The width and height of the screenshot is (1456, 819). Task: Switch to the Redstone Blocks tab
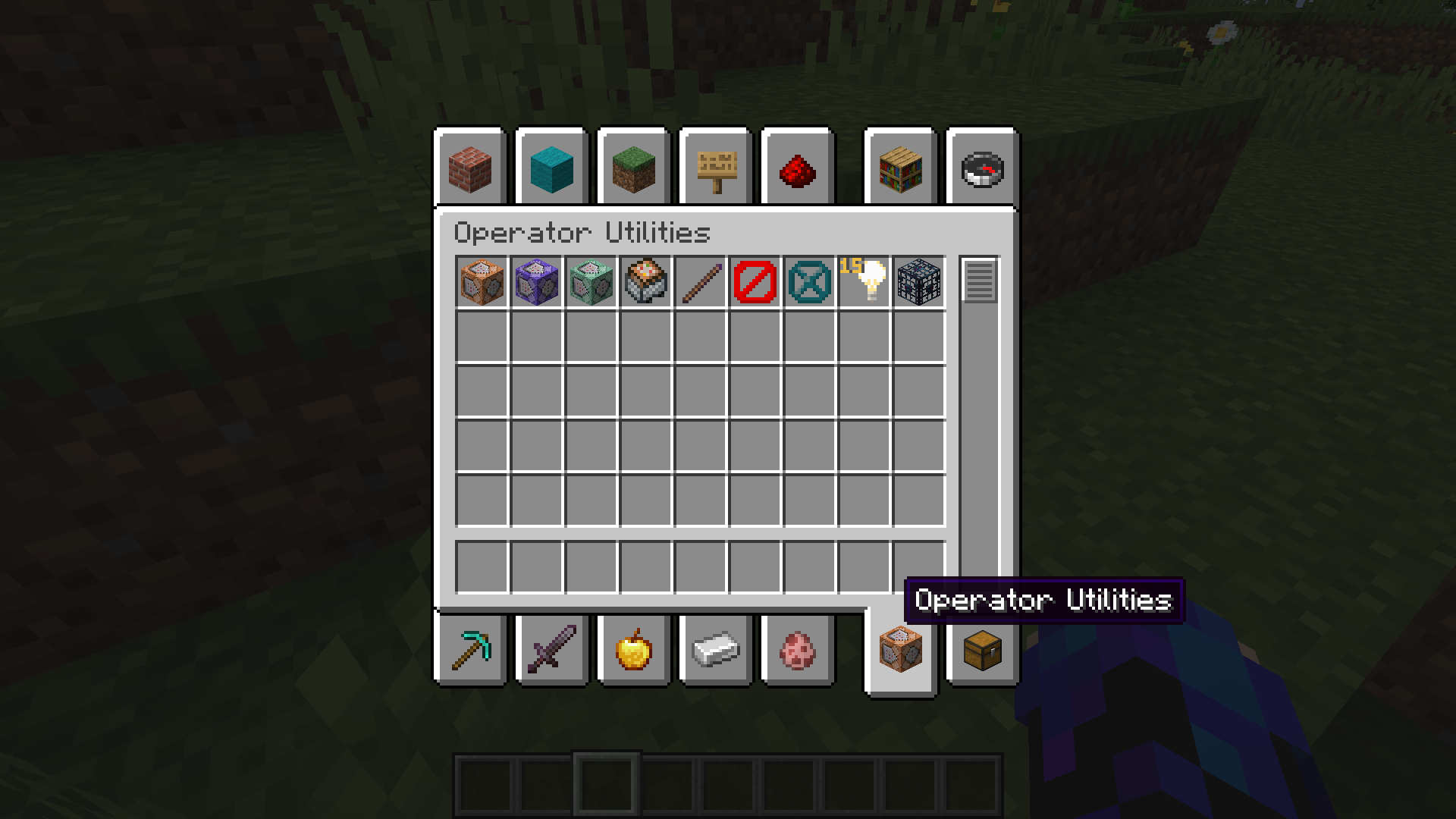797,168
